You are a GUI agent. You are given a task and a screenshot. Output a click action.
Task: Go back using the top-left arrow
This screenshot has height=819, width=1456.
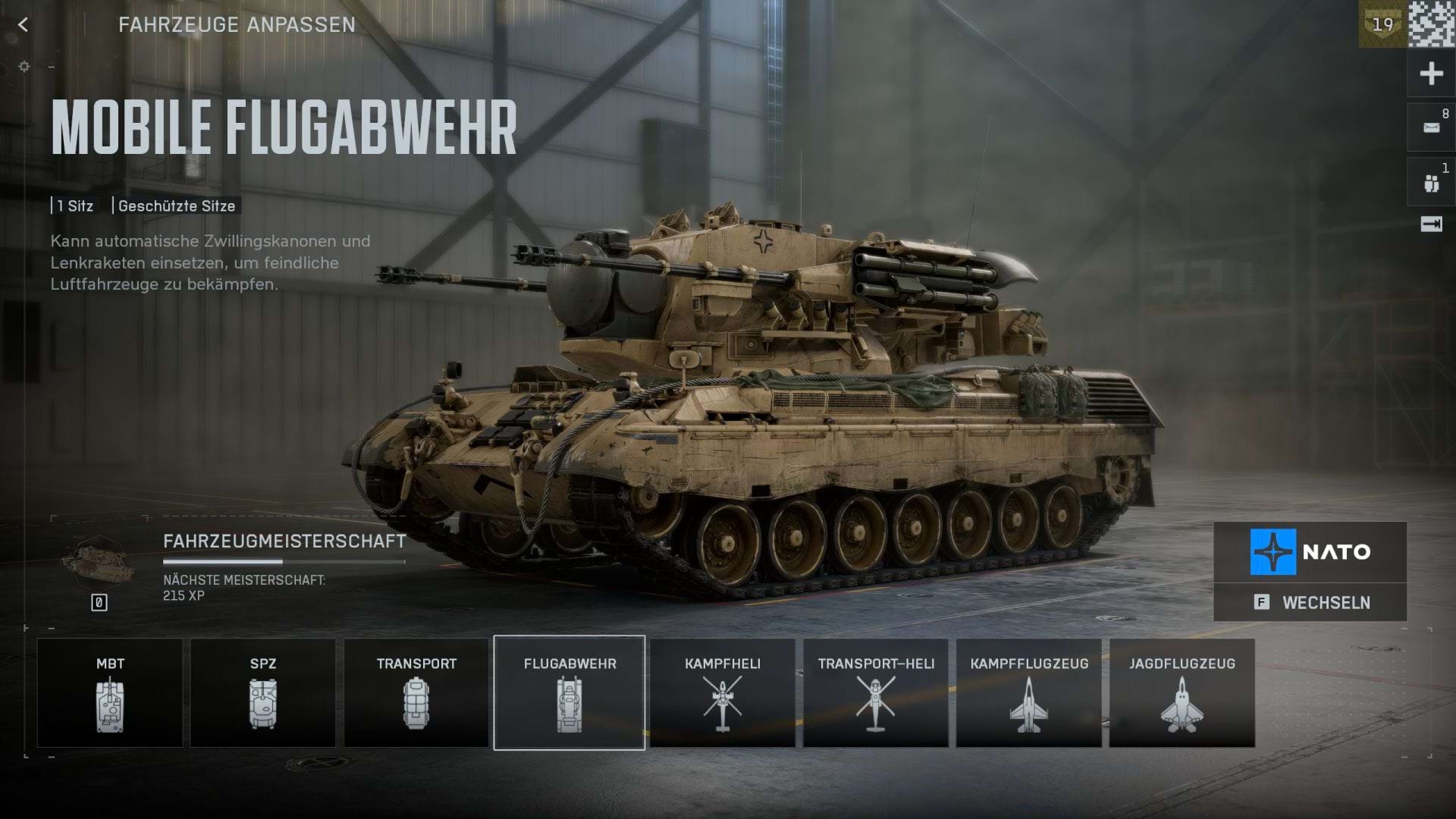23,25
